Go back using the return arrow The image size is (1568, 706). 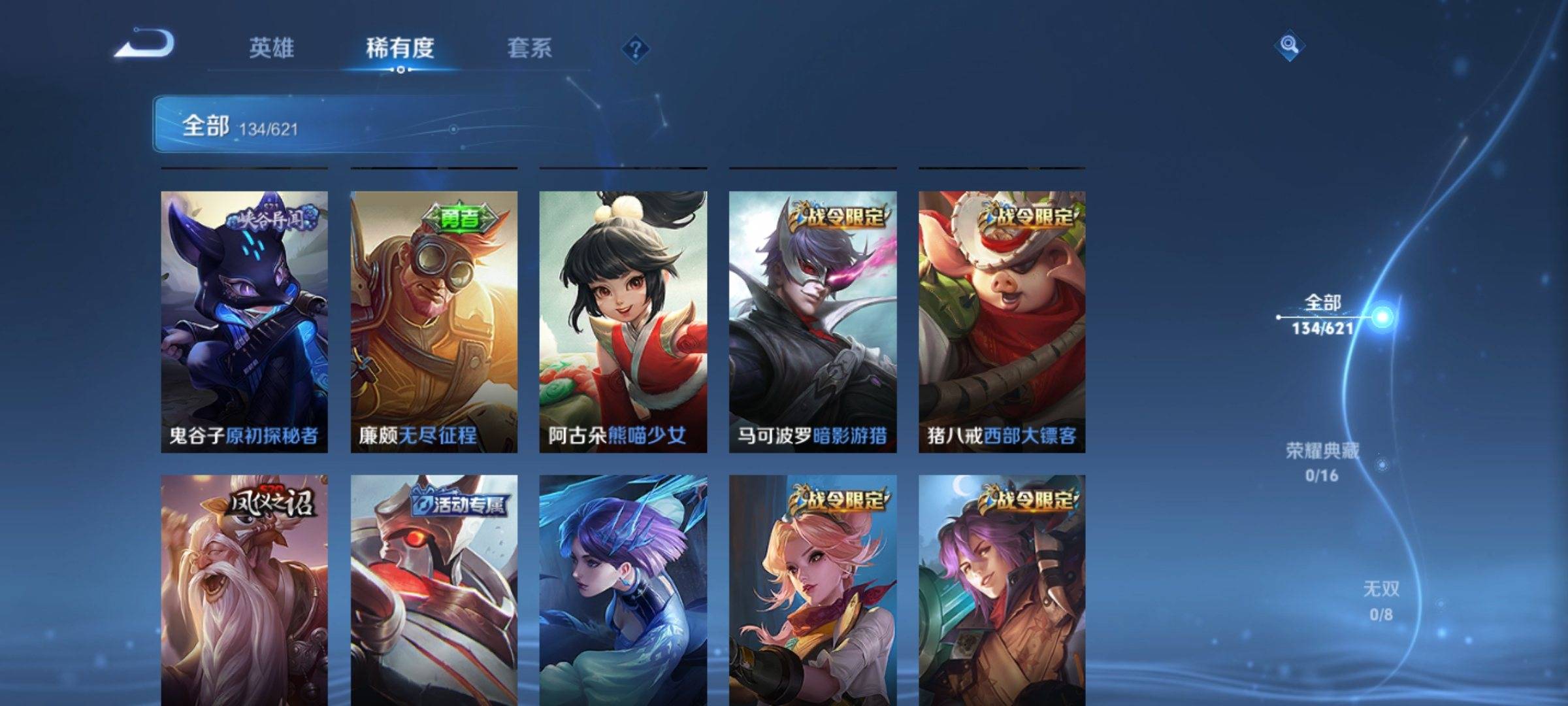coord(145,44)
